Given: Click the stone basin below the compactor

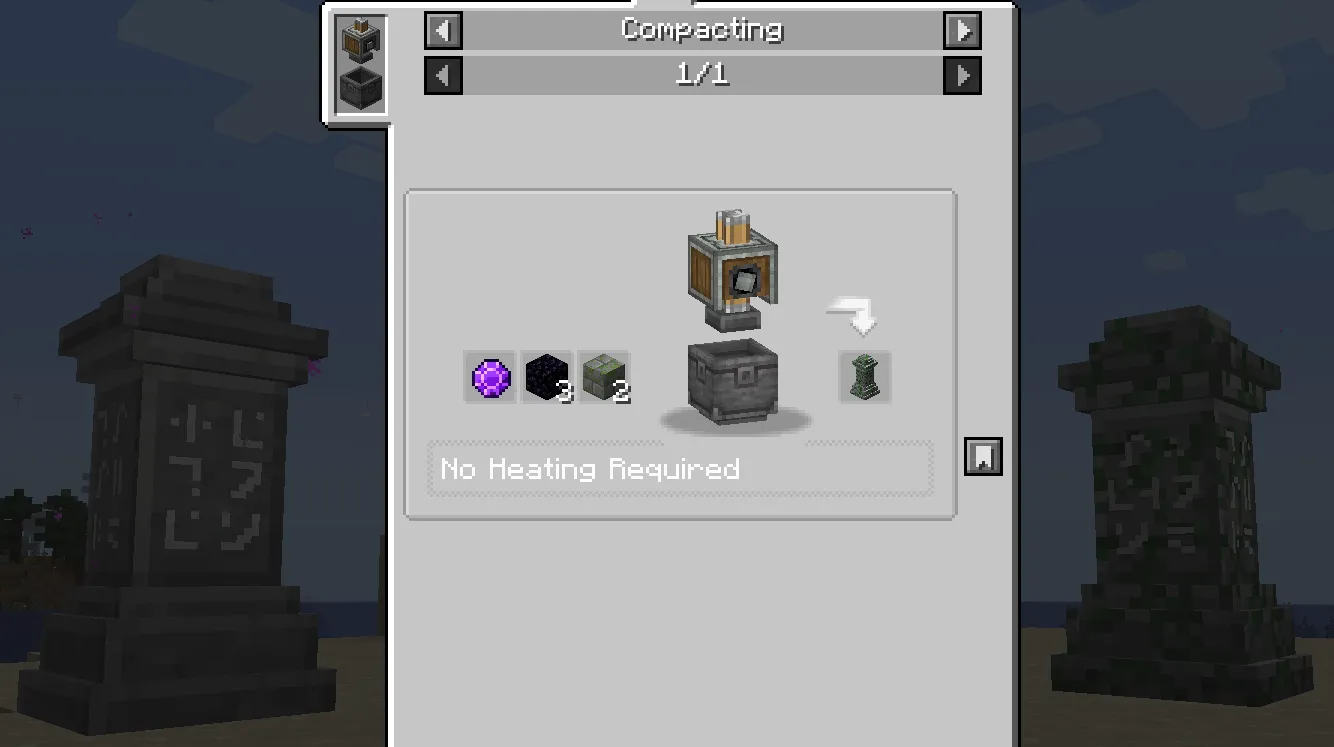Looking at the screenshot, I should [x=731, y=385].
